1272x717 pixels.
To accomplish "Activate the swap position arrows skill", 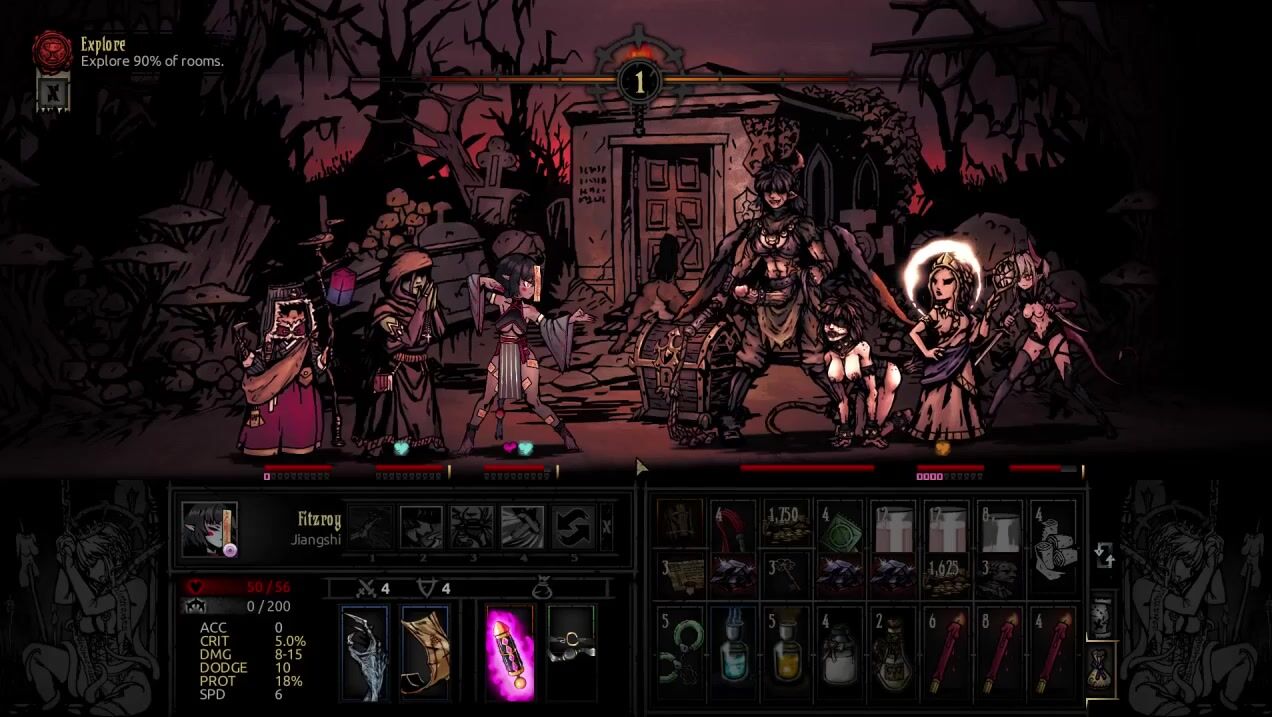I will (573, 527).
